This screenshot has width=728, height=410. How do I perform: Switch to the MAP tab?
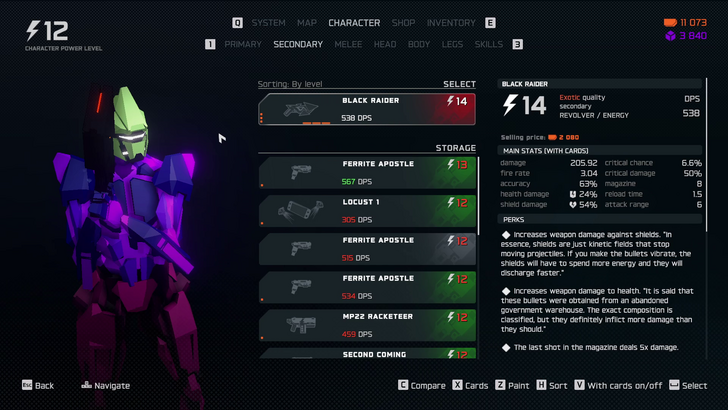click(x=307, y=23)
